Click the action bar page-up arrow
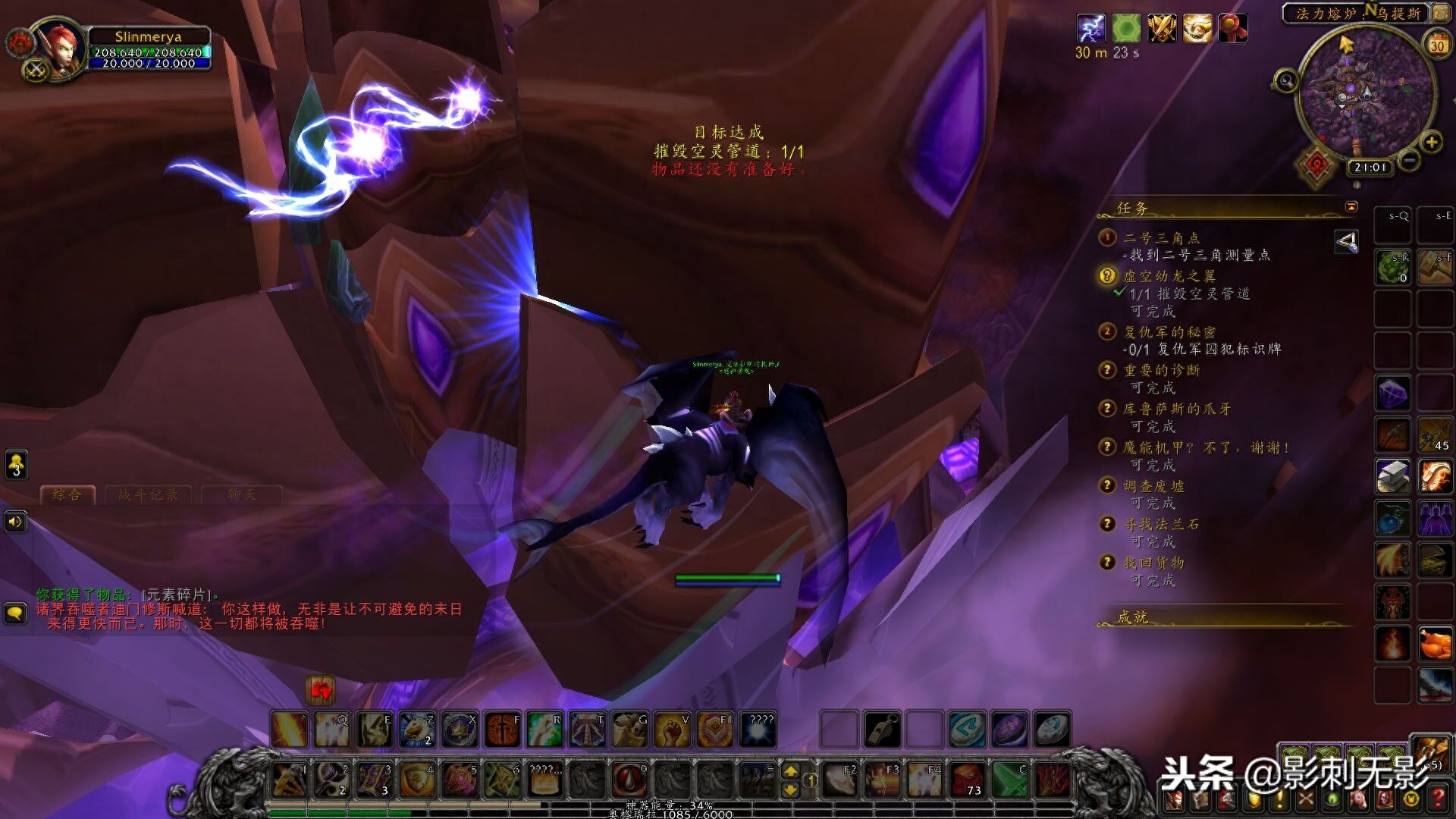The width and height of the screenshot is (1456, 819). (790, 771)
